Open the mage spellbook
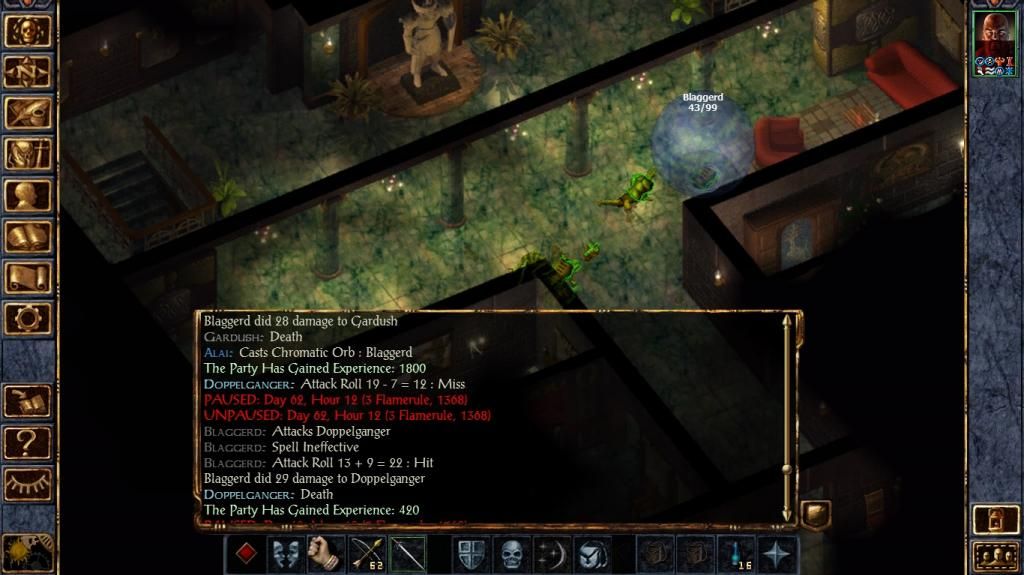 click(27, 236)
